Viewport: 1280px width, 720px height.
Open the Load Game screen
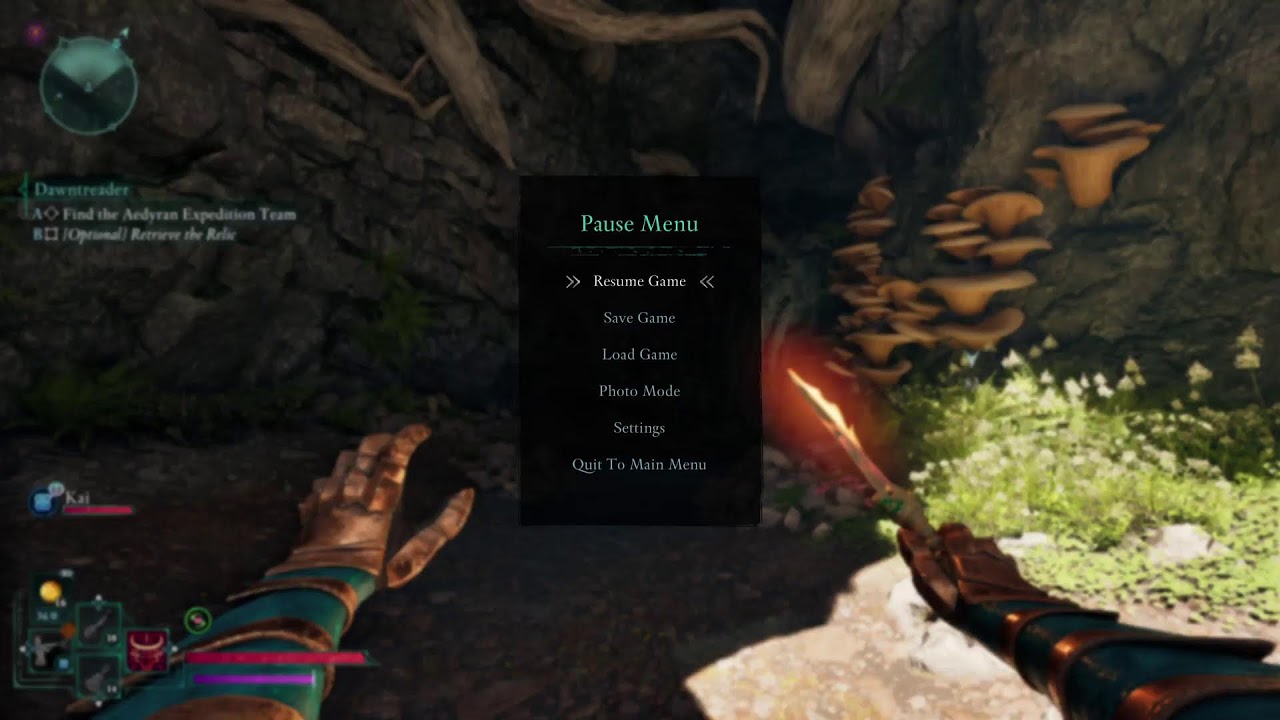point(639,354)
